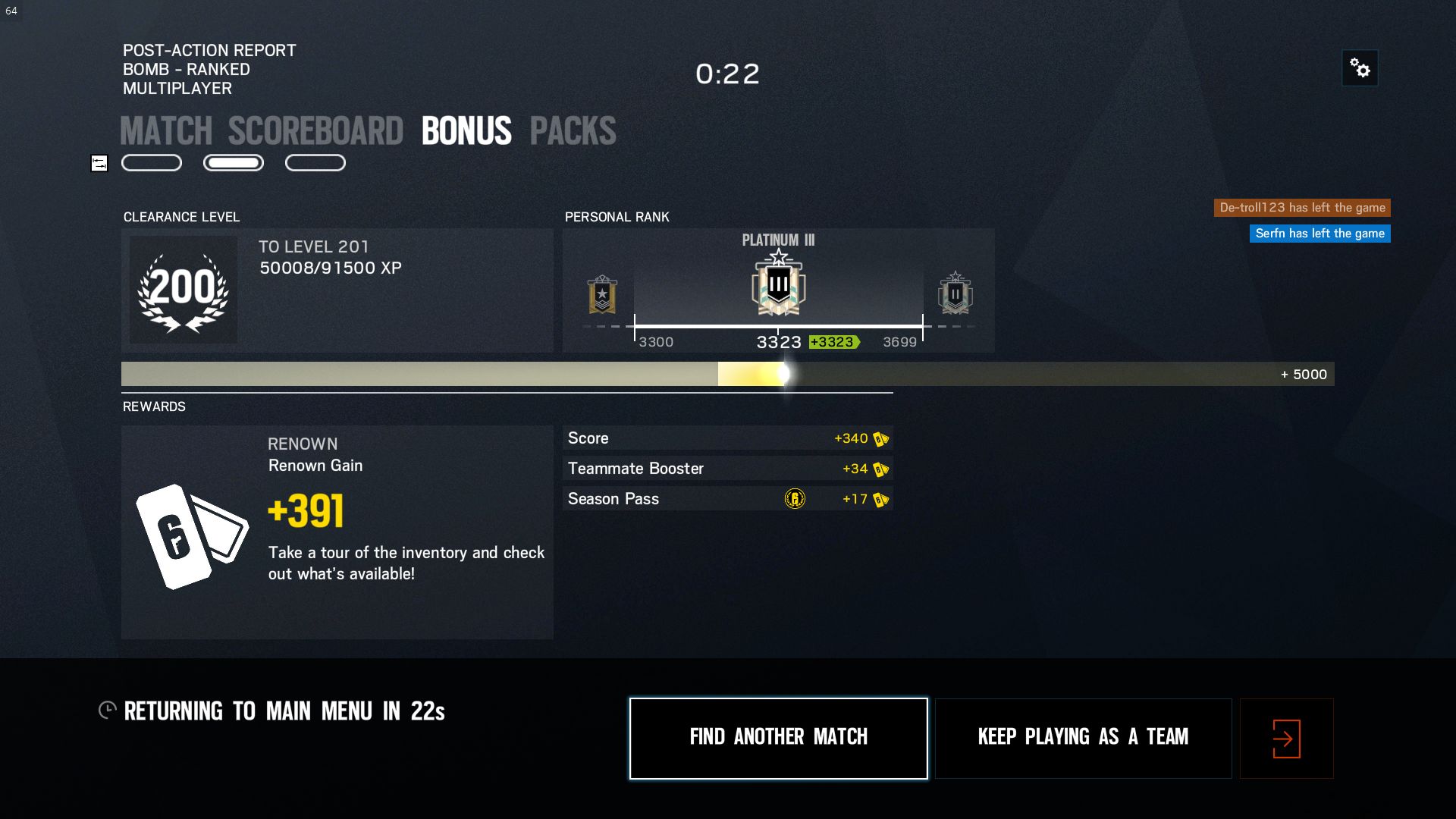Viewport: 1456px width, 819px height.
Task: Click the renown ticket icon beside Score
Action: 880,438
